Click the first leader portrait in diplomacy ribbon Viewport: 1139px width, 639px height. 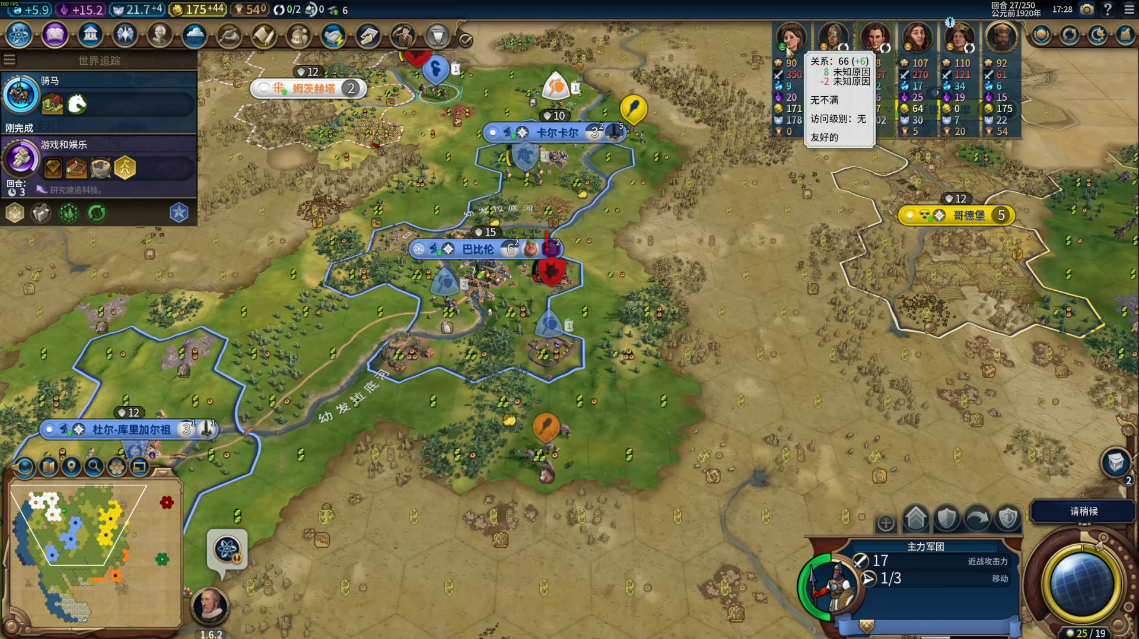coord(791,37)
